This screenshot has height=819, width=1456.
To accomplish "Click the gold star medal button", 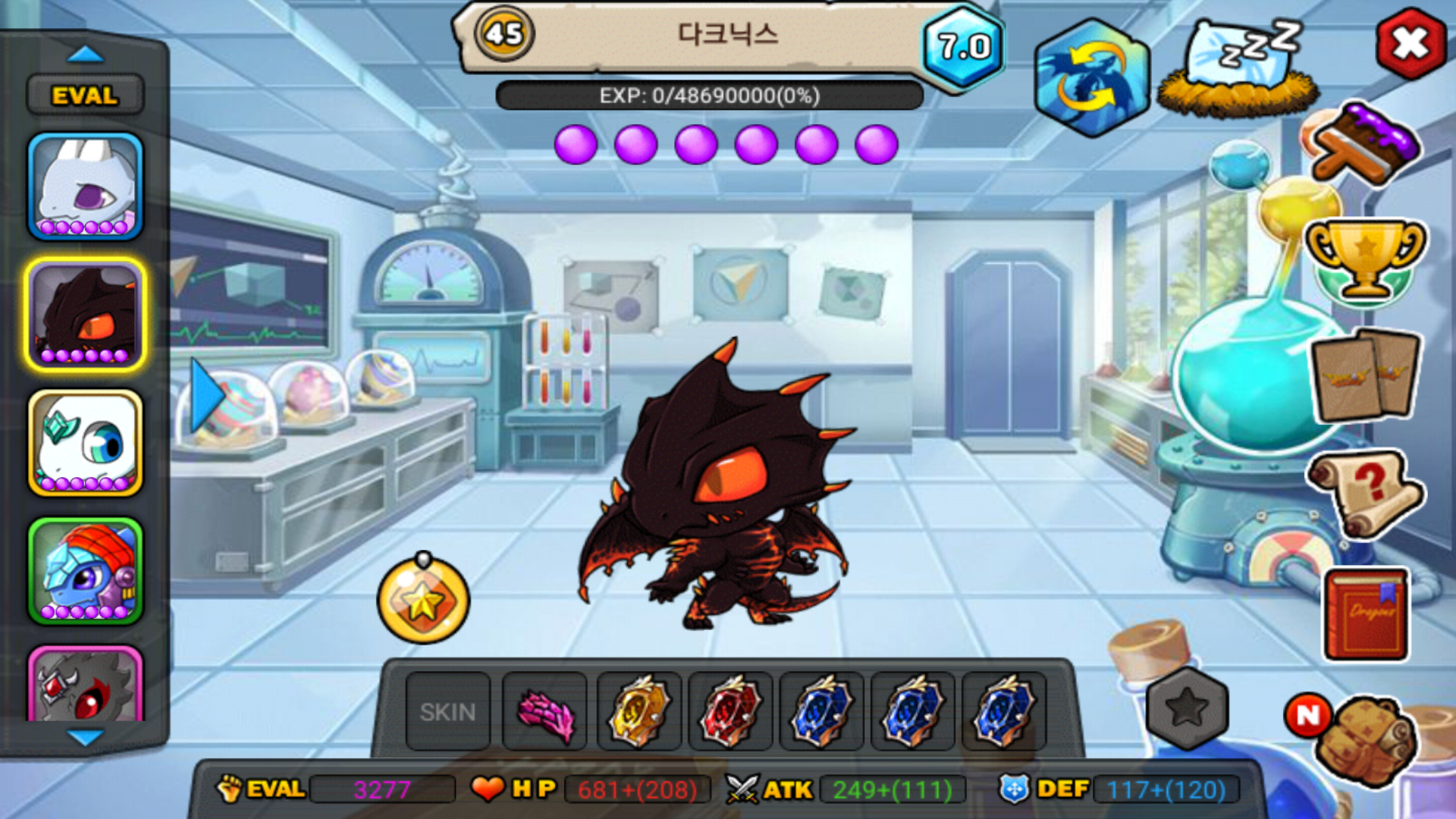I will [423, 601].
